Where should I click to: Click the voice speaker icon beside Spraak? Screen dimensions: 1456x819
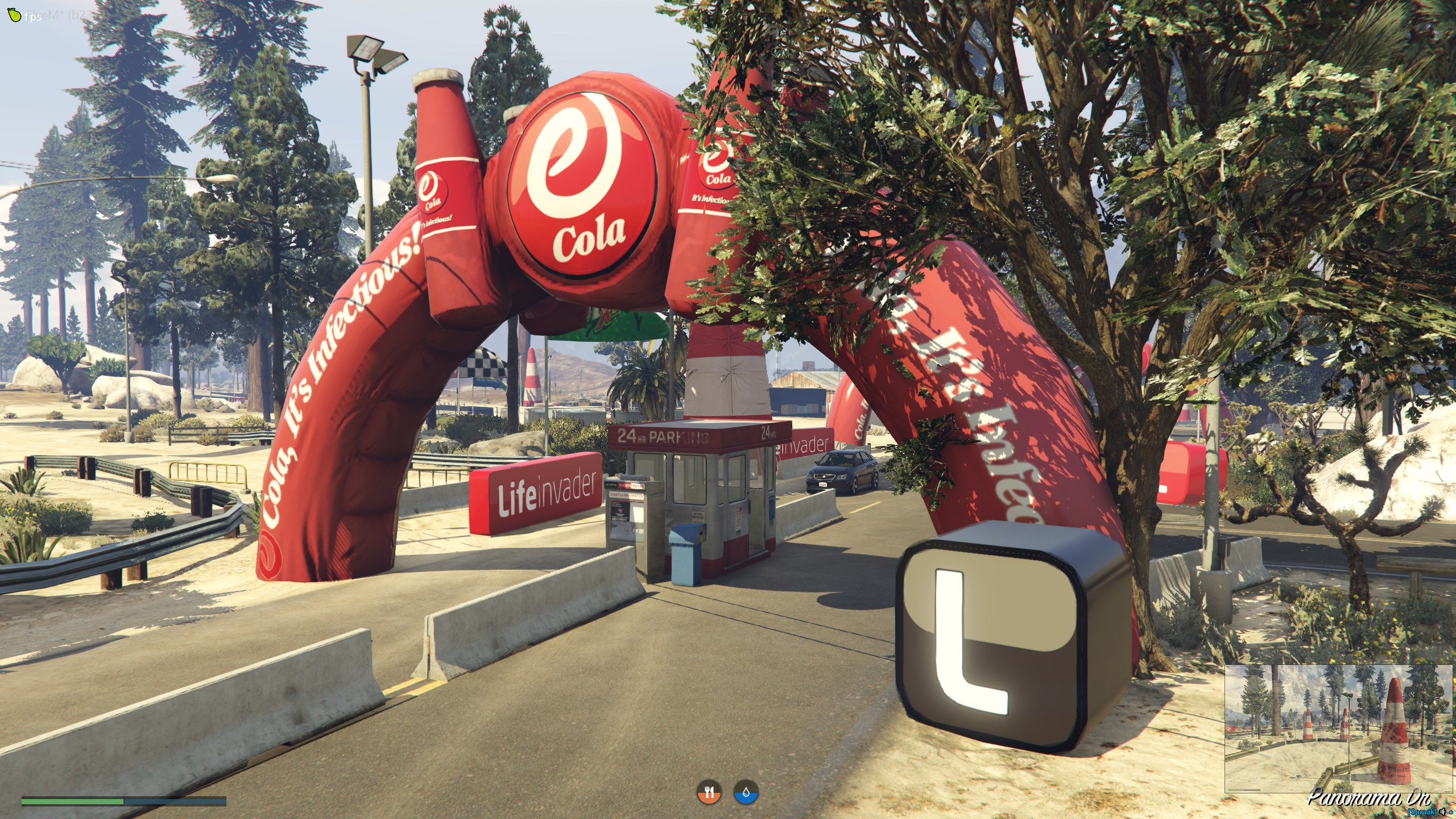pos(1442,812)
